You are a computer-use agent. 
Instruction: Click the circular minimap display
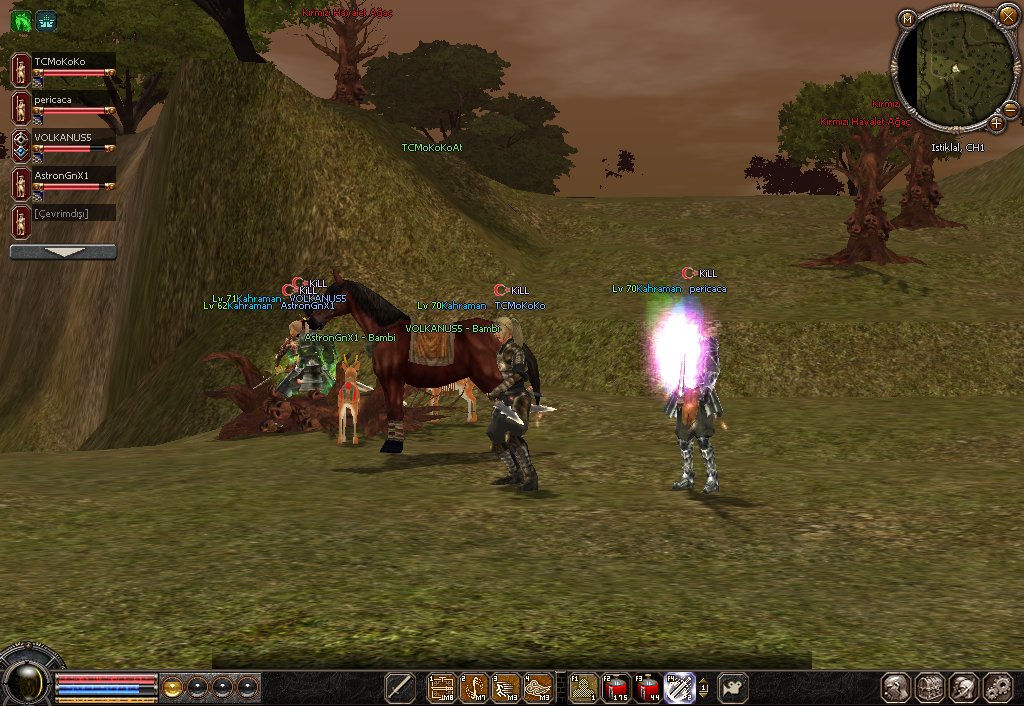[954, 68]
